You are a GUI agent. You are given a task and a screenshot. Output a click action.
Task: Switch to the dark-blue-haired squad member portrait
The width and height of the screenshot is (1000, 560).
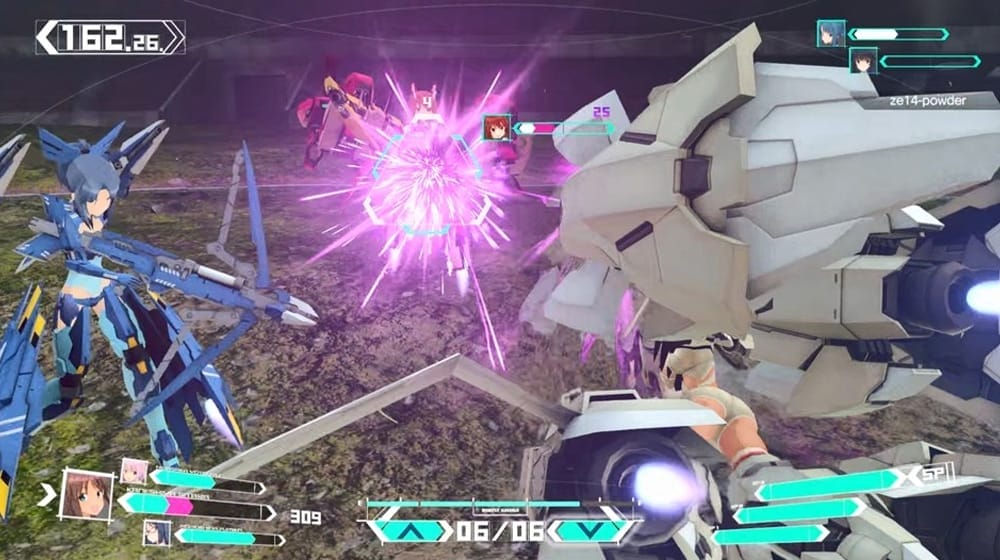(156, 533)
